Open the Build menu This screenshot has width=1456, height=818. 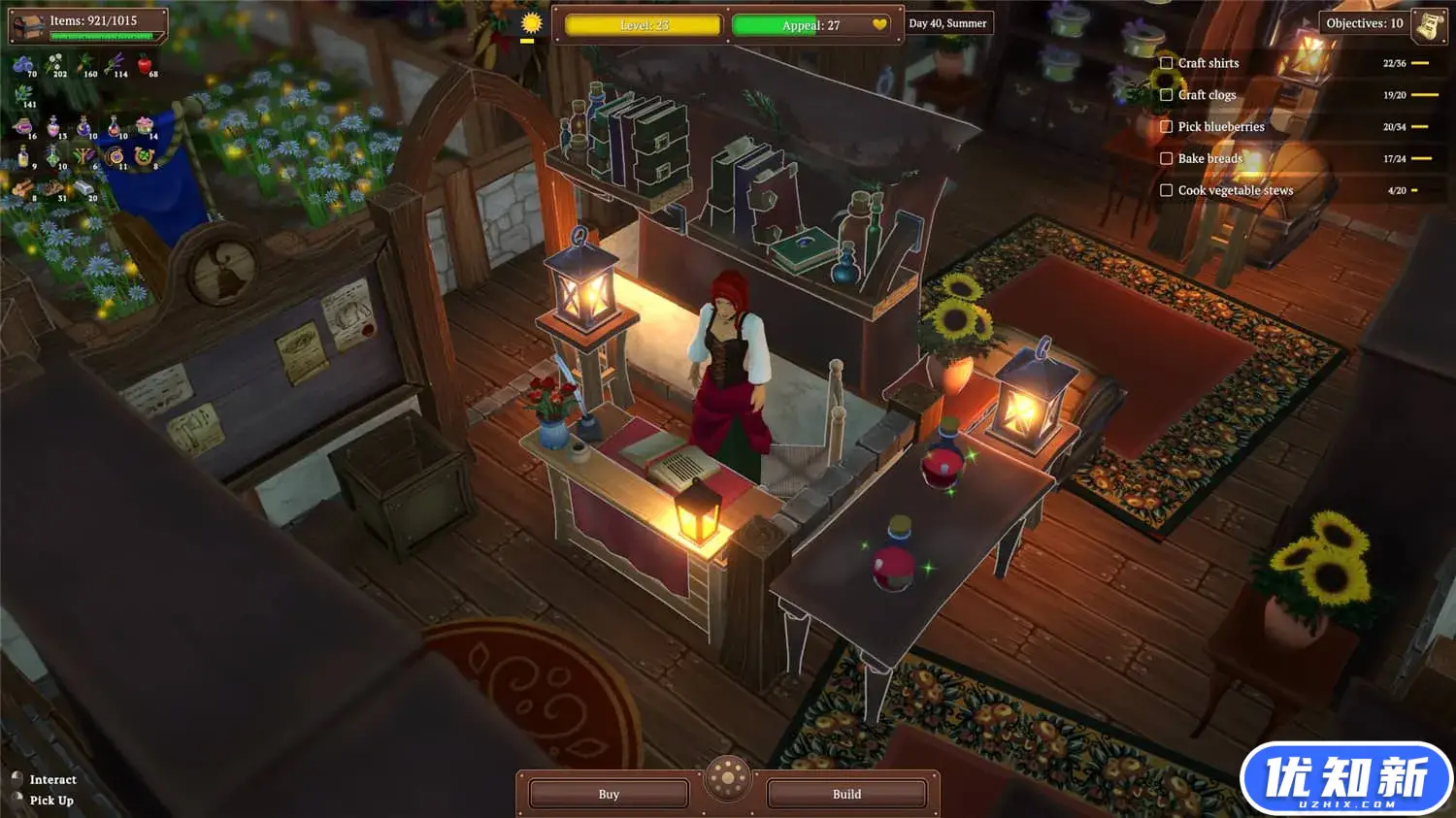[846, 794]
